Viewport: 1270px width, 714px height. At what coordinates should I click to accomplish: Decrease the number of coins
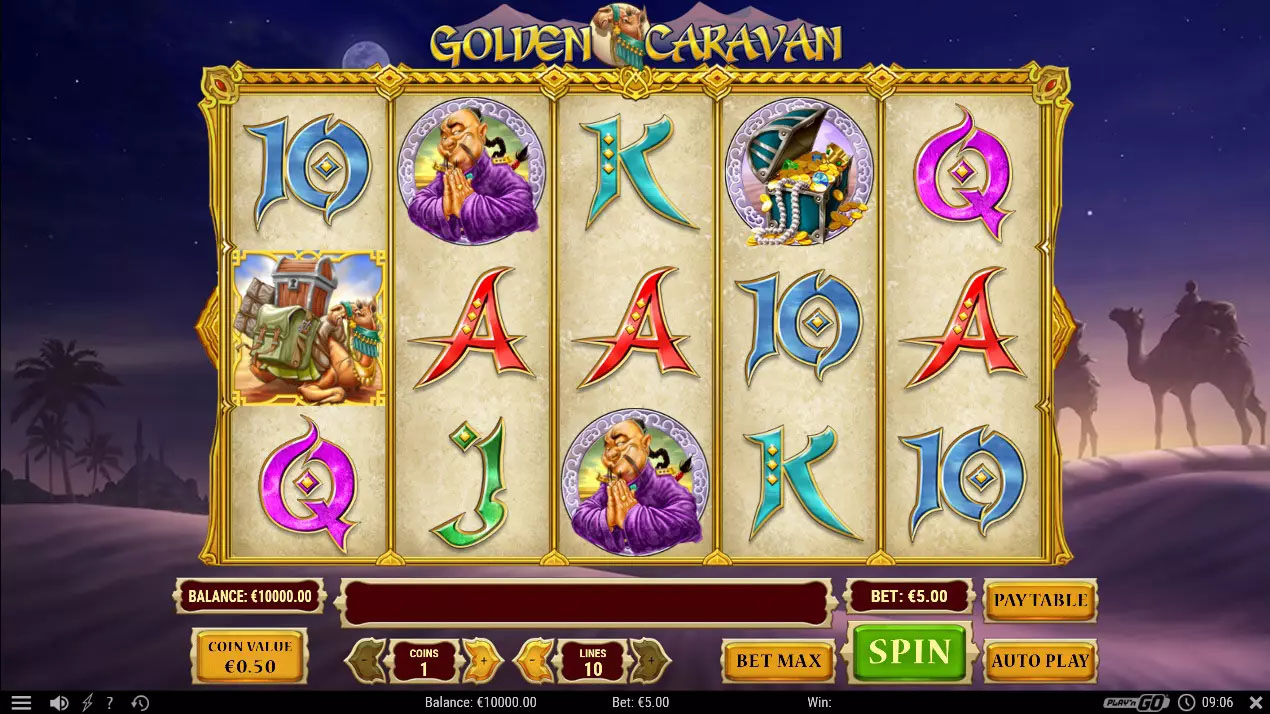(x=366, y=660)
